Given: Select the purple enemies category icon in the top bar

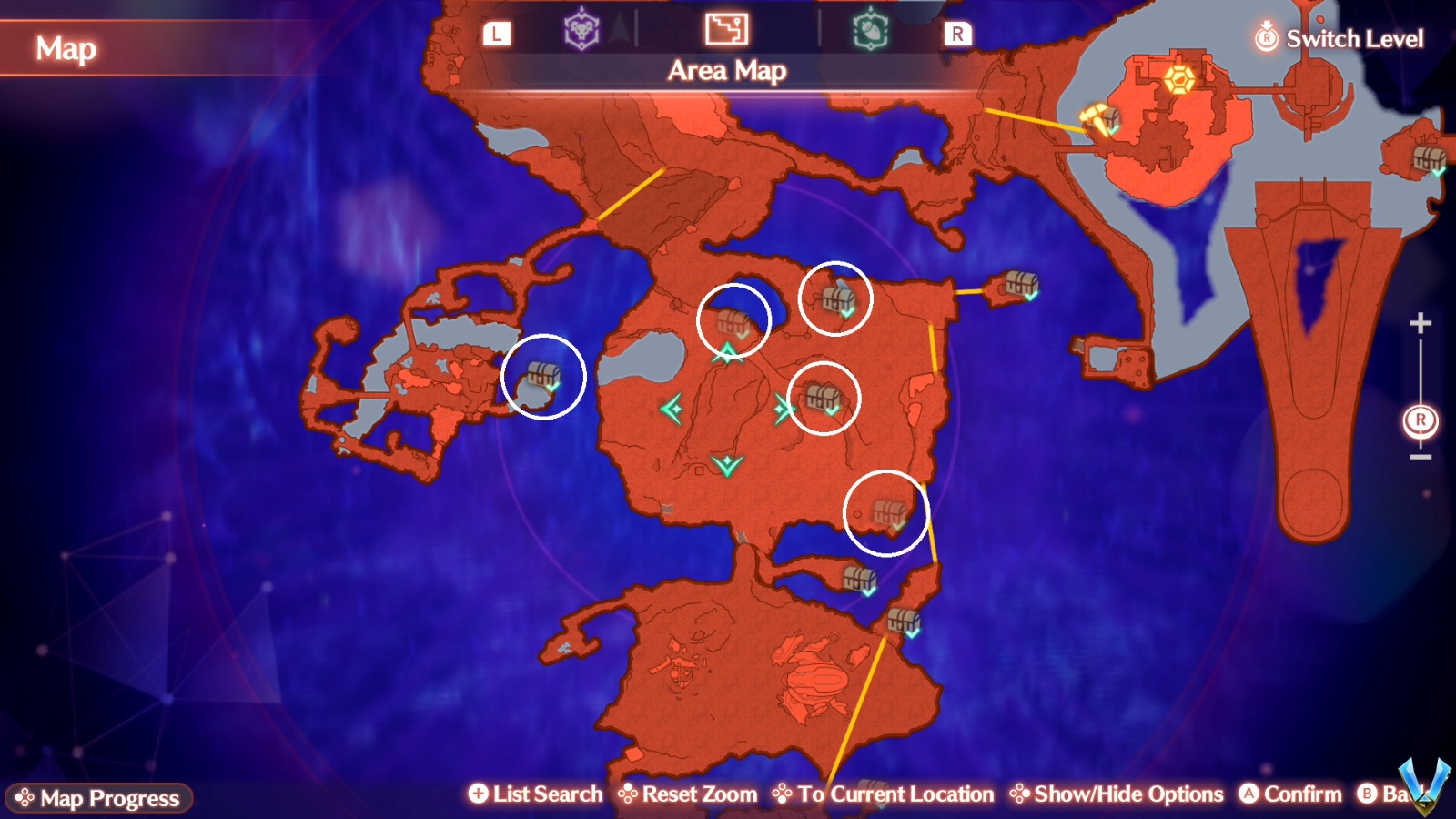Looking at the screenshot, I should [x=580, y=29].
